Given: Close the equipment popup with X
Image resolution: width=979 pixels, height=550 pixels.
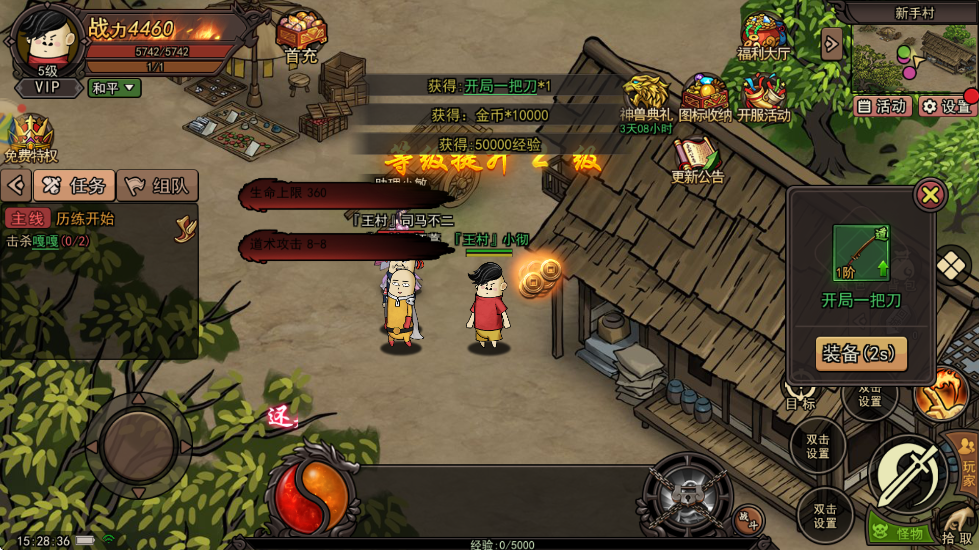Looking at the screenshot, I should (x=930, y=194).
